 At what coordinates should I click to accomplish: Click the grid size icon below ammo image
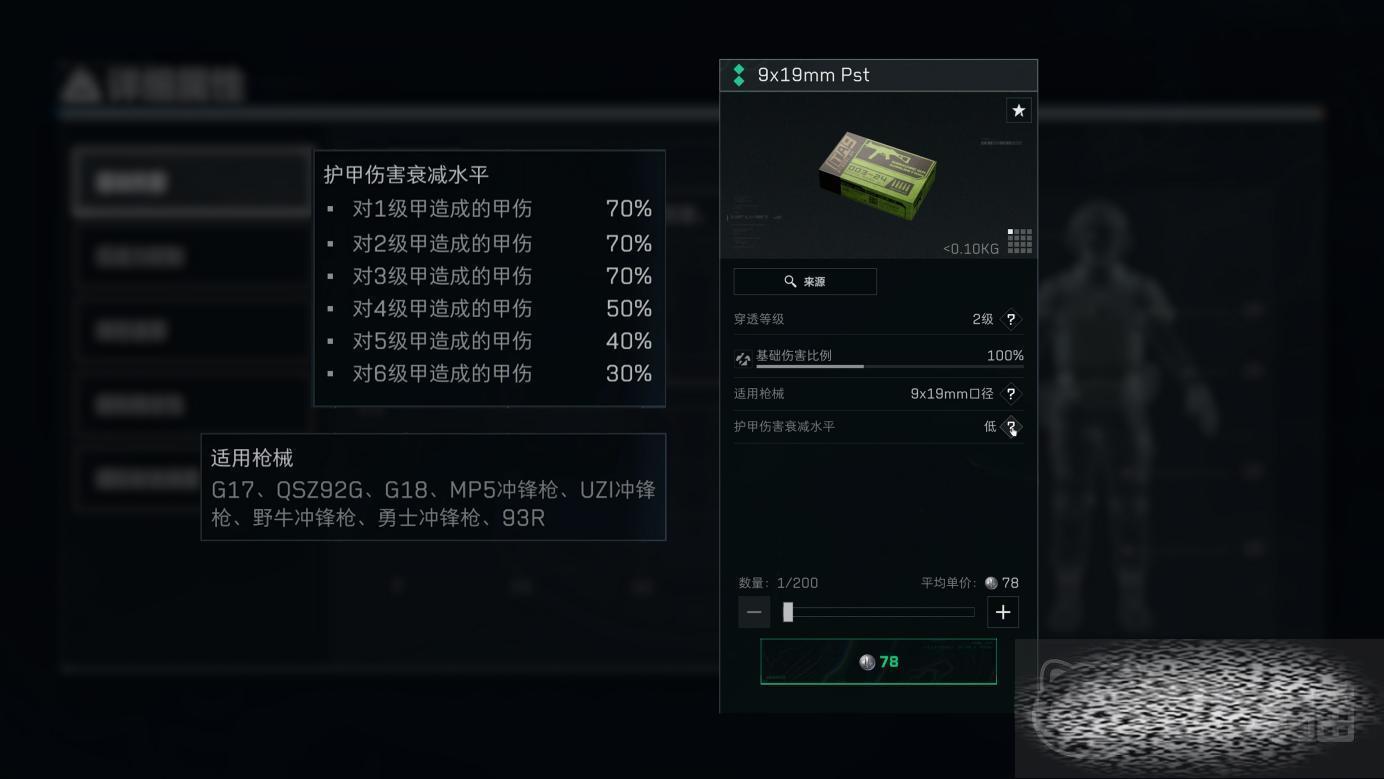pyautogui.click(x=1019, y=241)
